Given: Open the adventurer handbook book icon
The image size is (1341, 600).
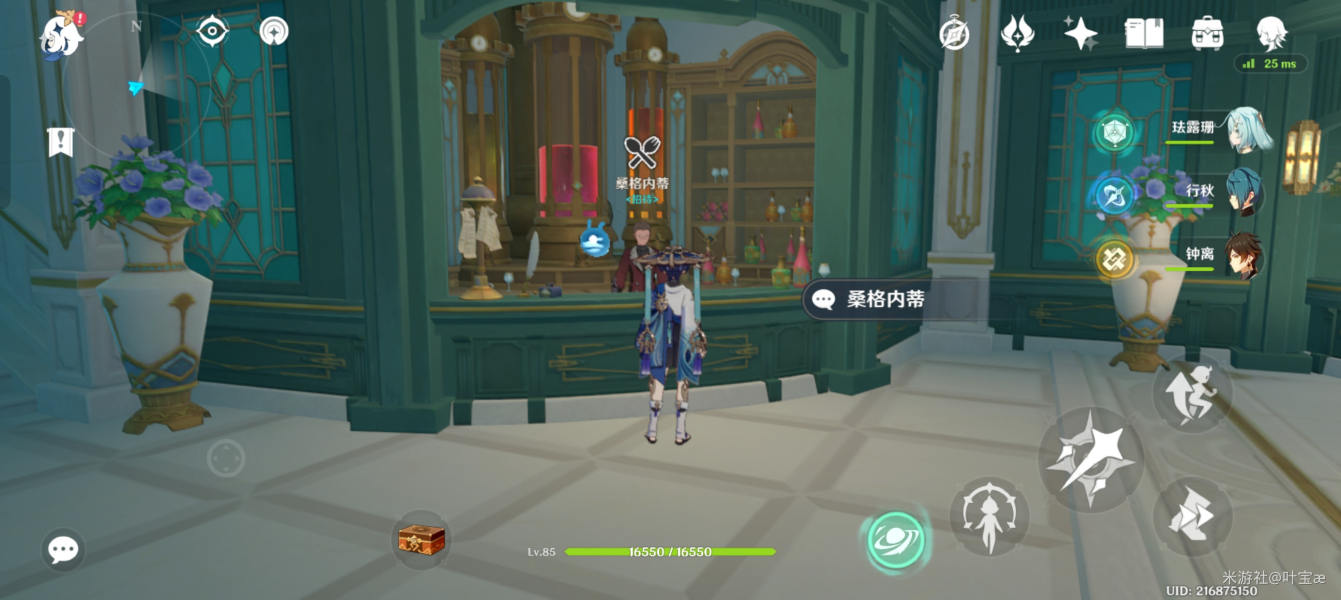Looking at the screenshot, I should [x=1144, y=35].
